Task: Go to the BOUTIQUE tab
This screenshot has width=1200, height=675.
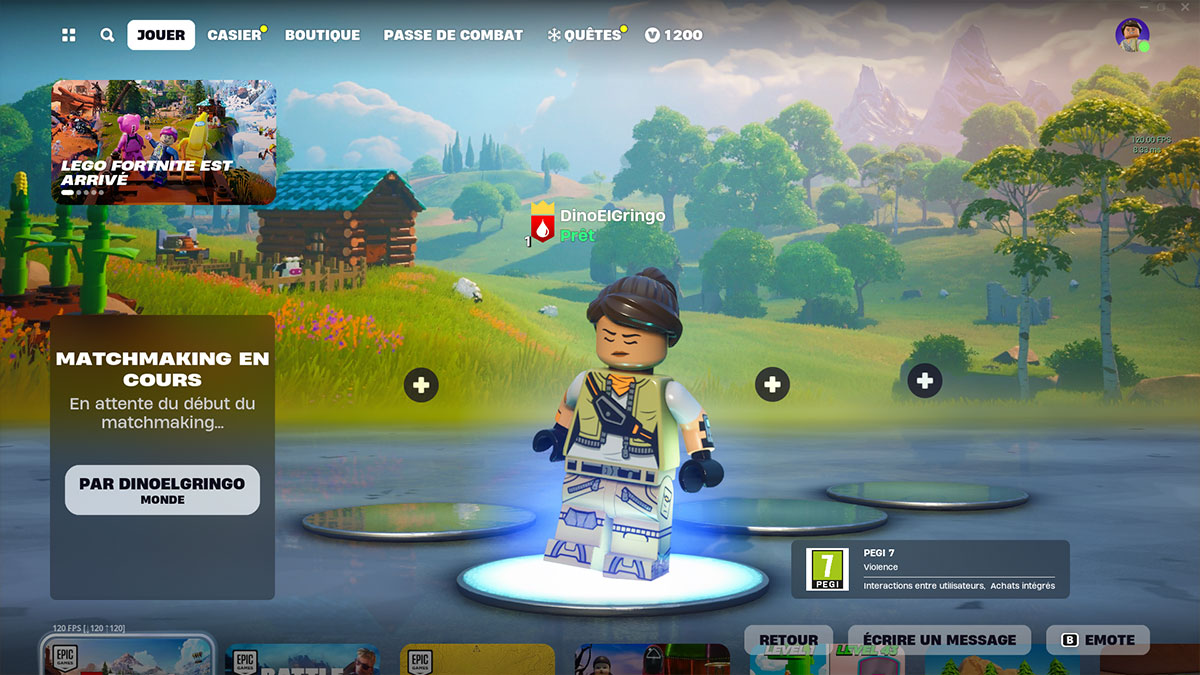Action: 322,35
